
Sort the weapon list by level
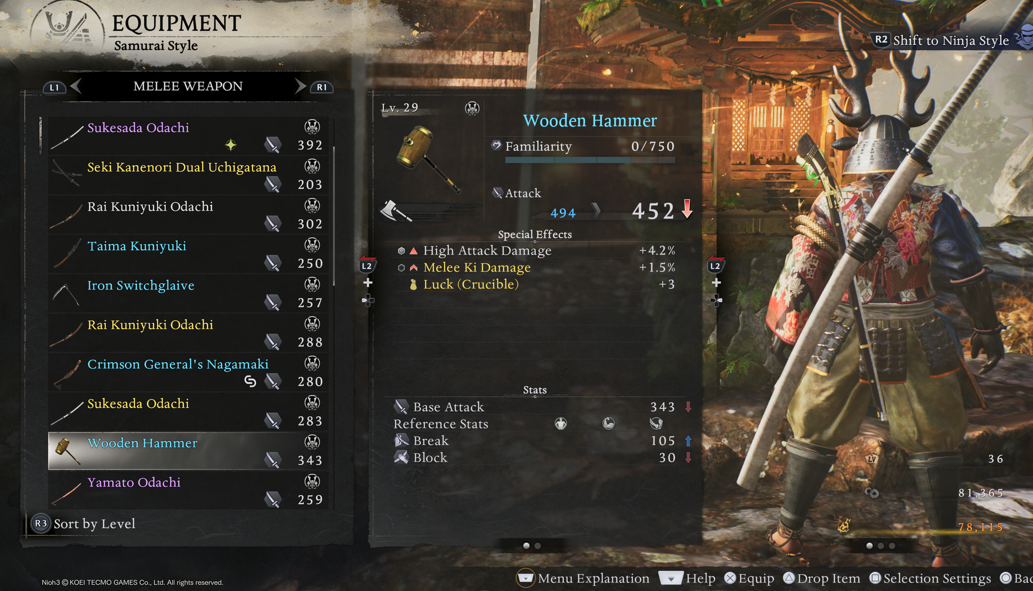point(84,524)
